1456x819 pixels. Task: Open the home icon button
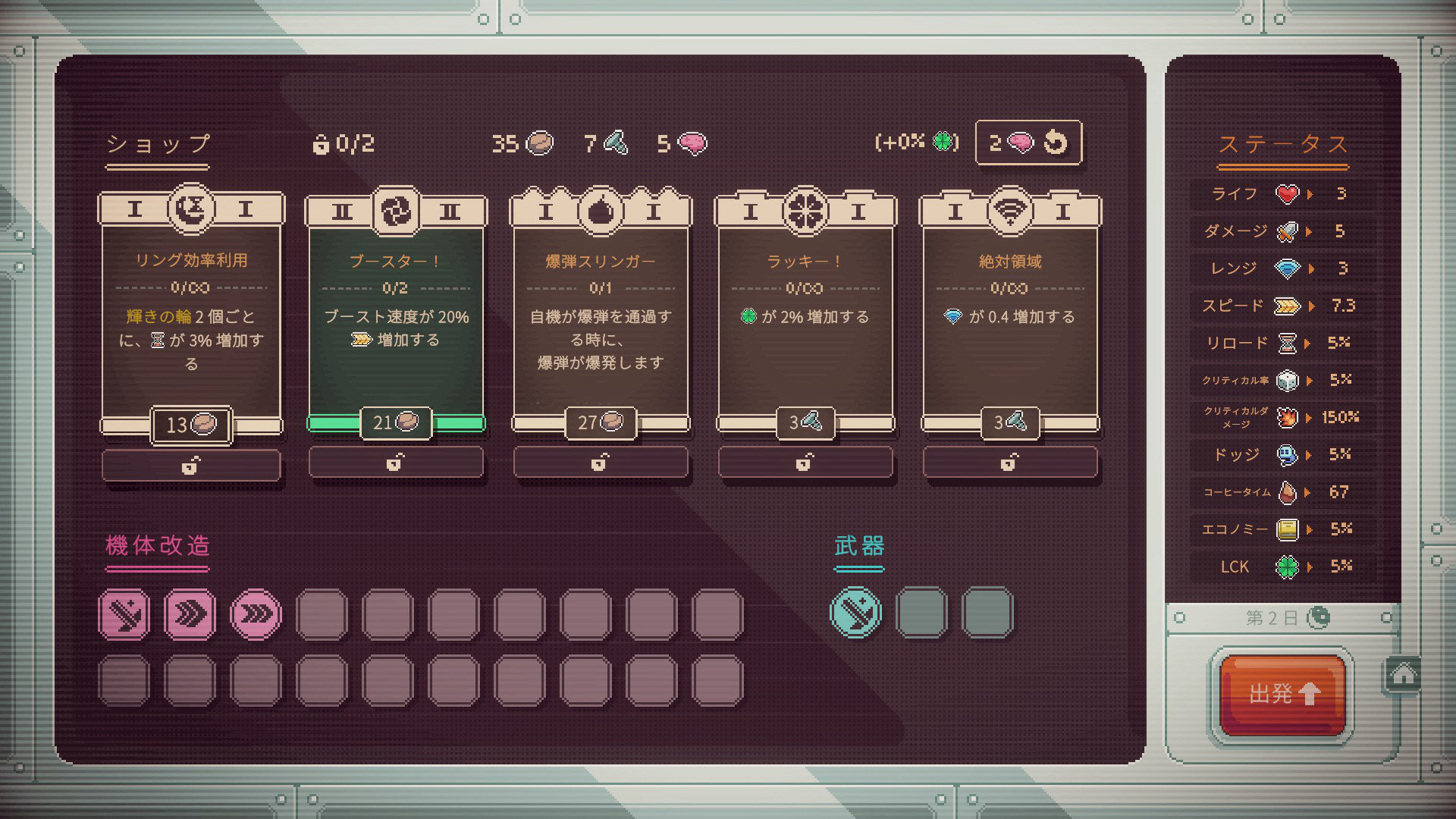click(x=1403, y=674)
